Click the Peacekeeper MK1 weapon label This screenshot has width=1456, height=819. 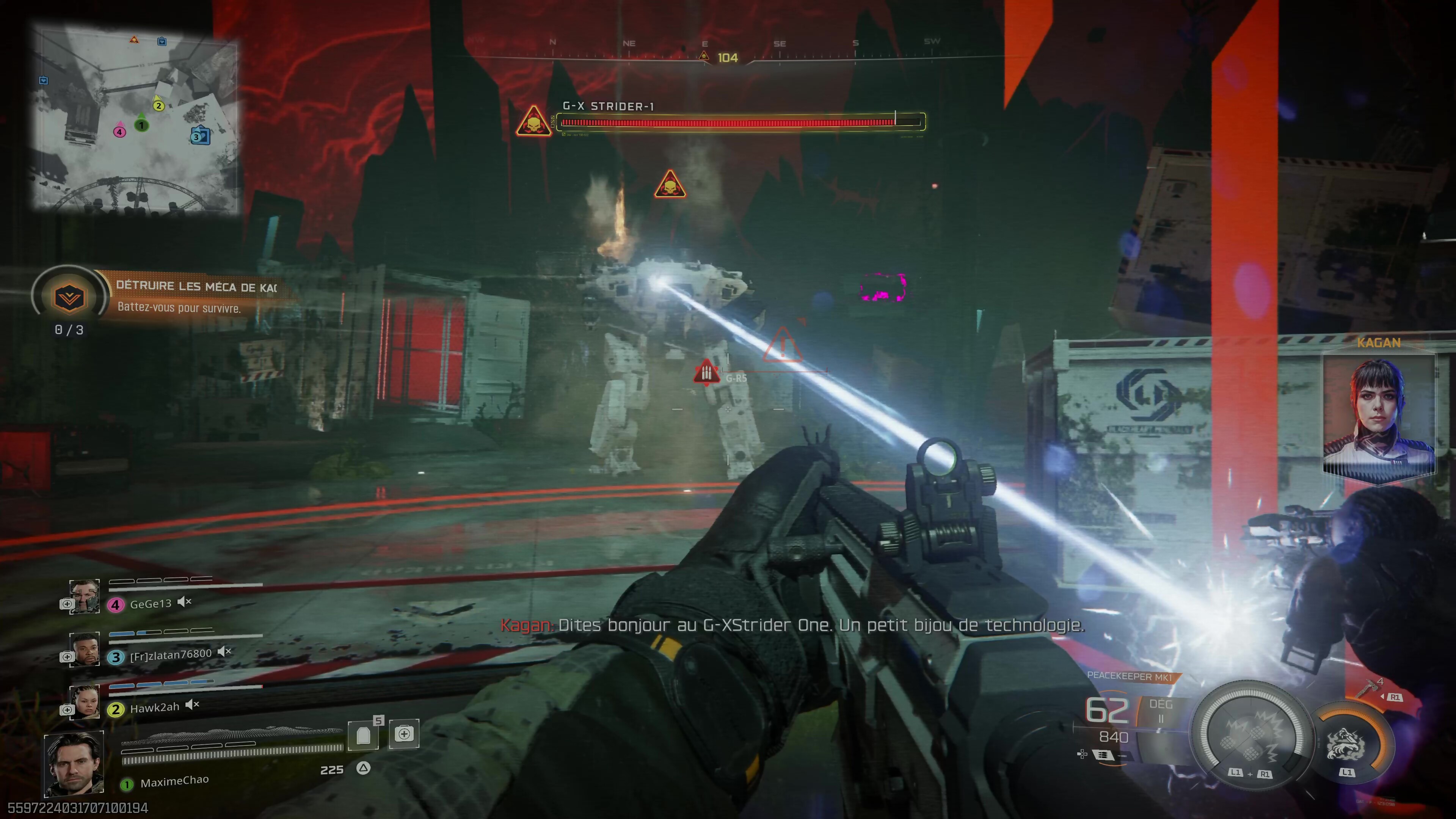click(x=1129, y=676)
